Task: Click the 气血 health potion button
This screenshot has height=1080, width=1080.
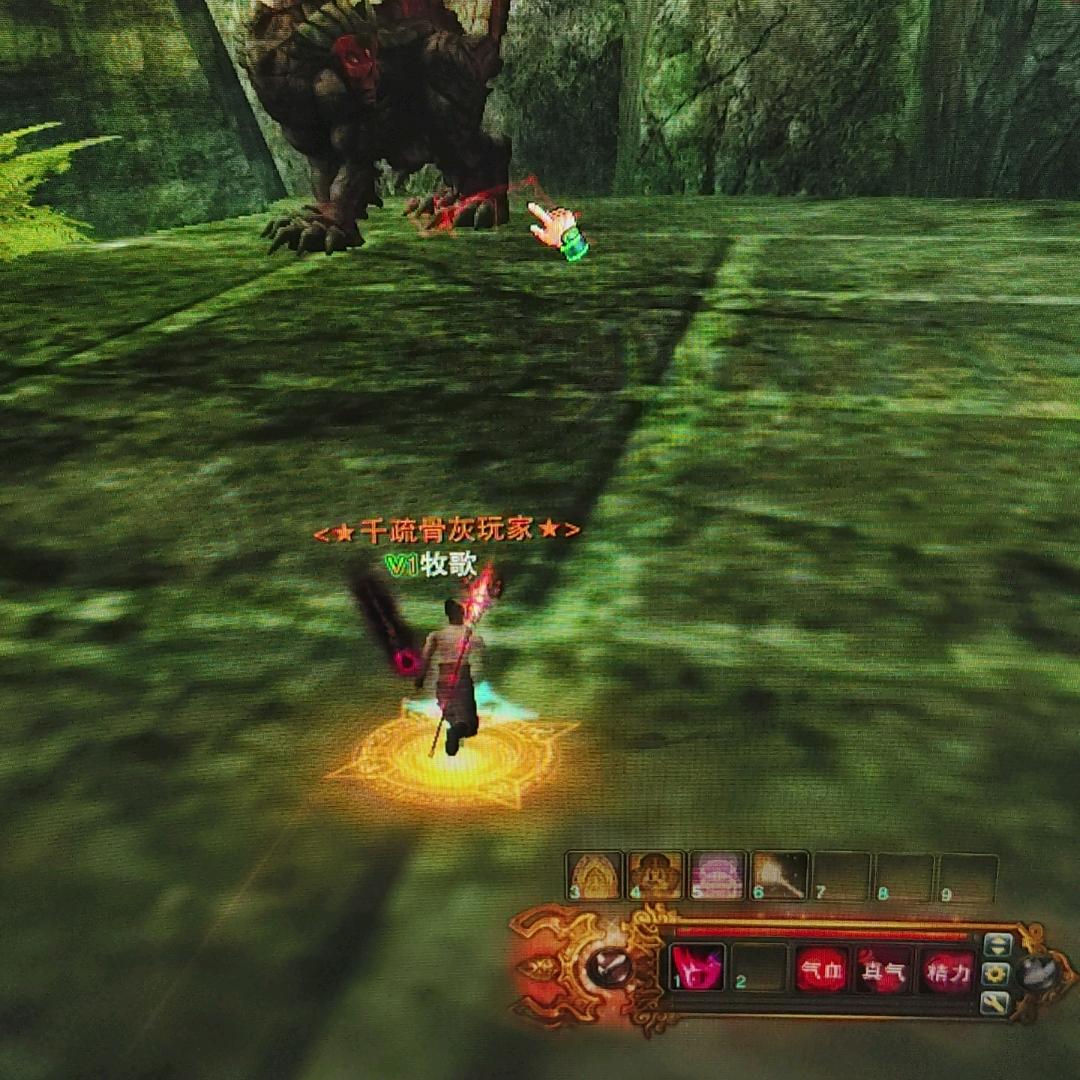Action: (822, 970)
